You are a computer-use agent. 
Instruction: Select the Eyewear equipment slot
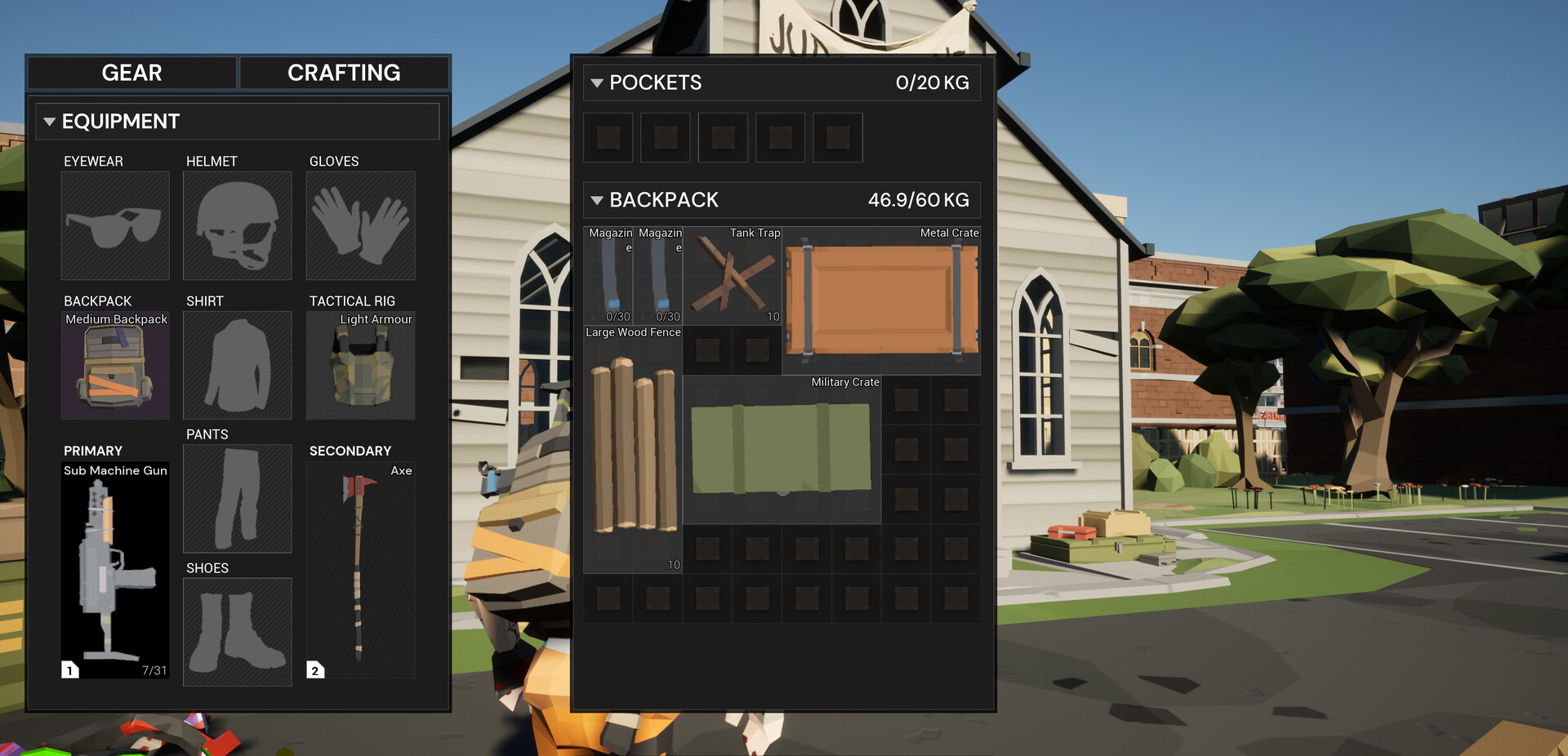(x=114, y=225)
